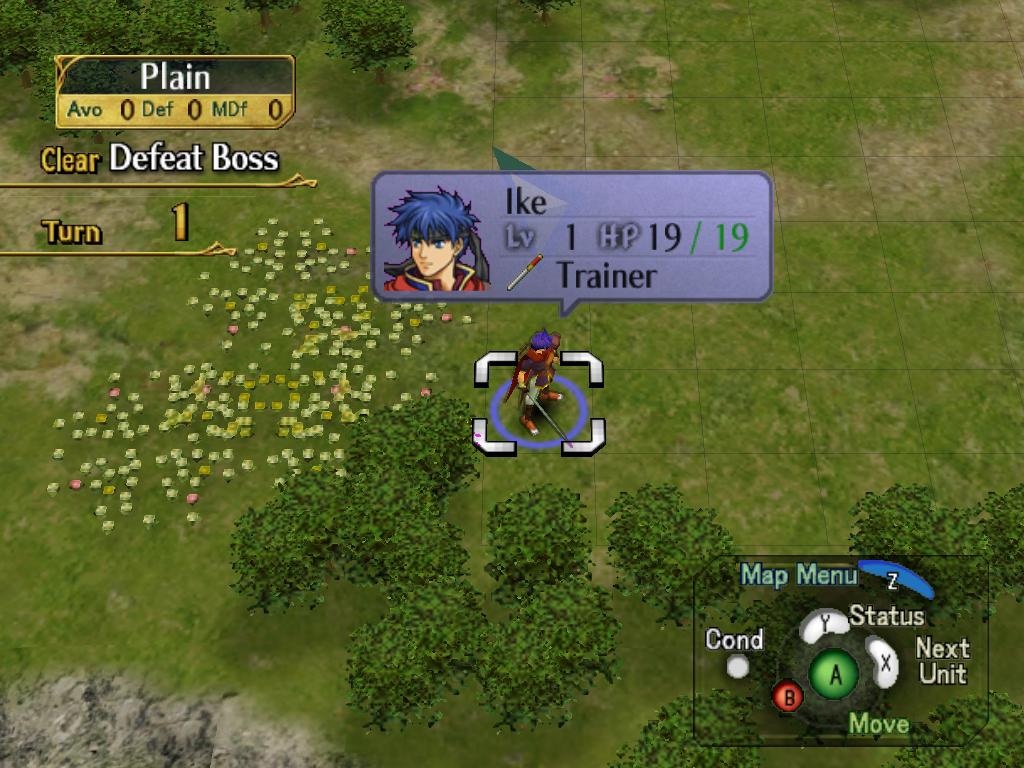Click Ike's portrait in the info bubble
This screenshot has width=1024, height=768.
[x=435, y=239]
